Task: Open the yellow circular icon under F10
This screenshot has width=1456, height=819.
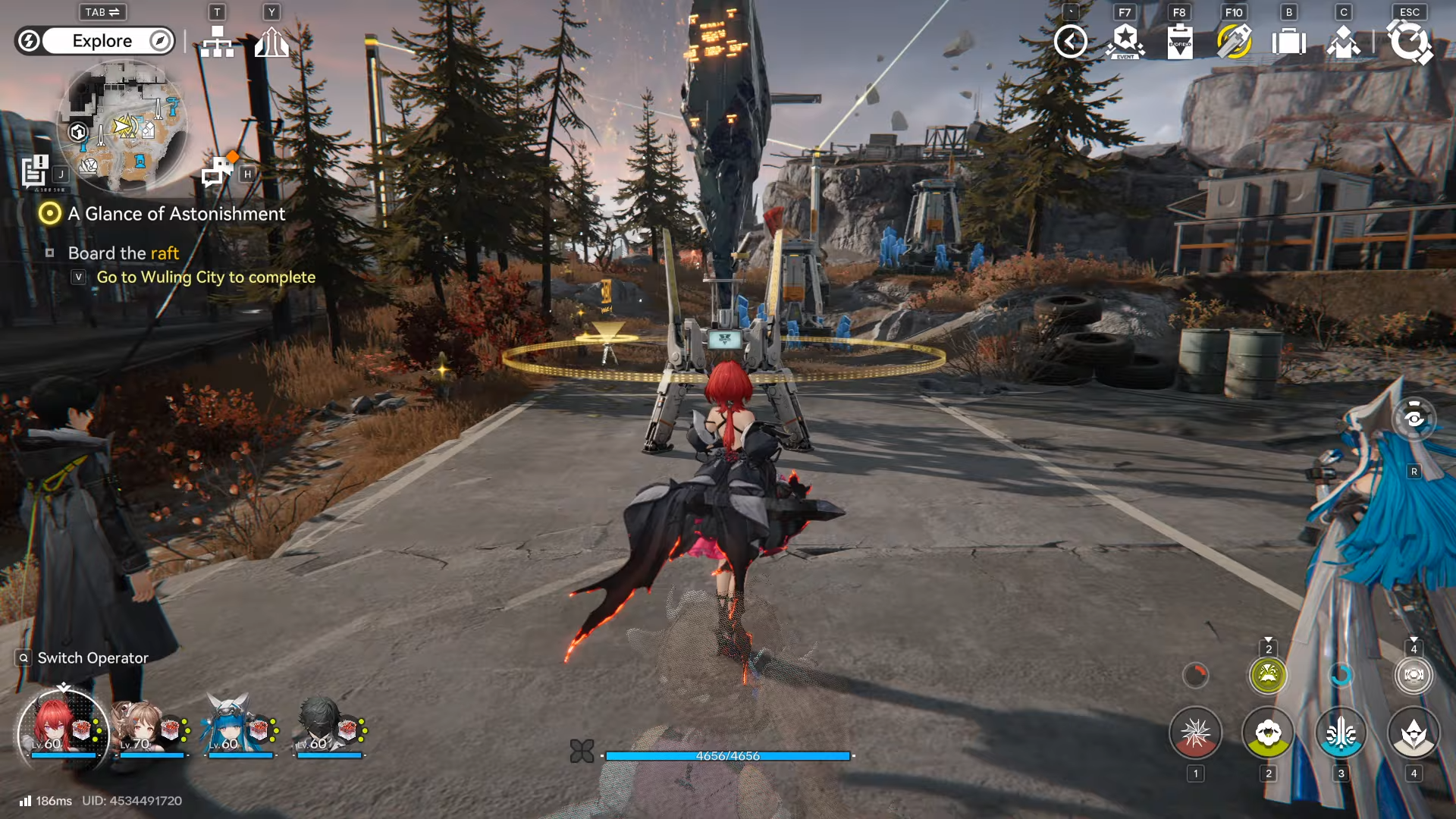Action: coord(1234,42)
